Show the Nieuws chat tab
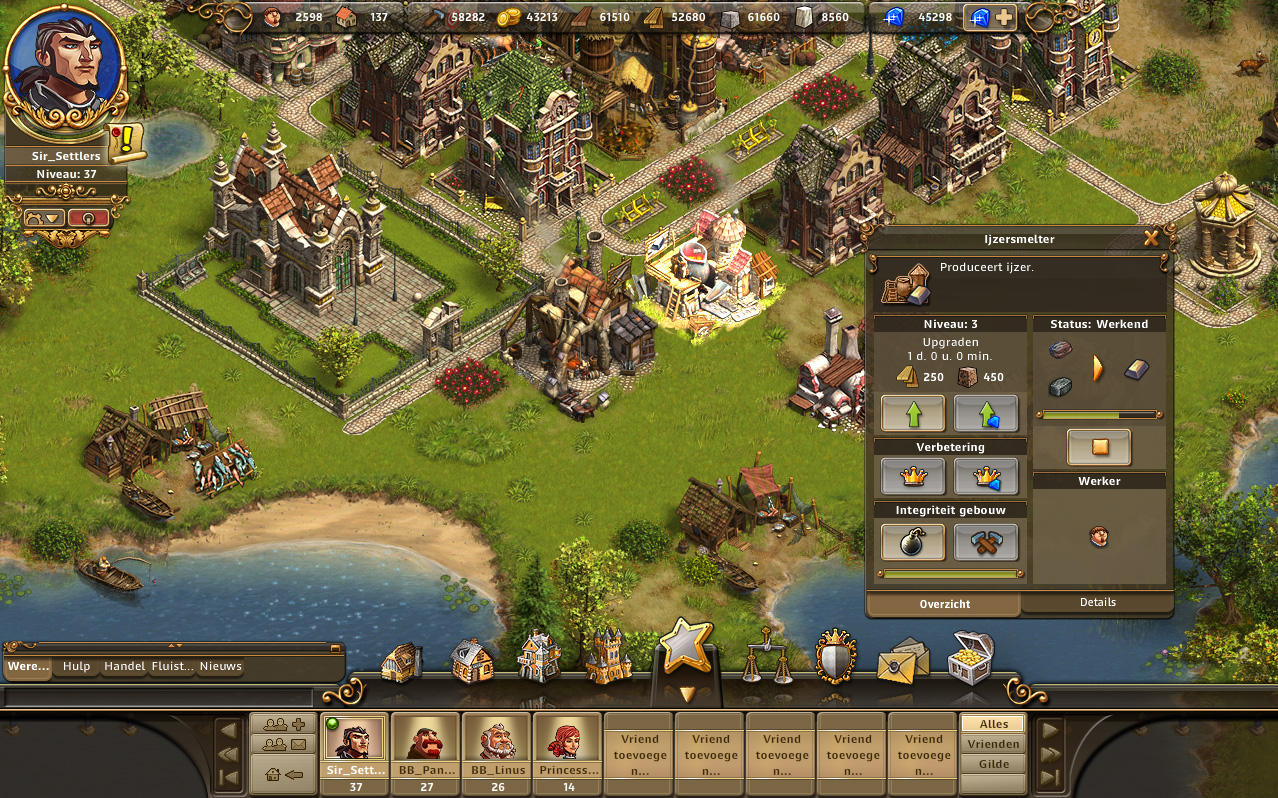This screenshot has height=798, width=1278. coord(220,666)
